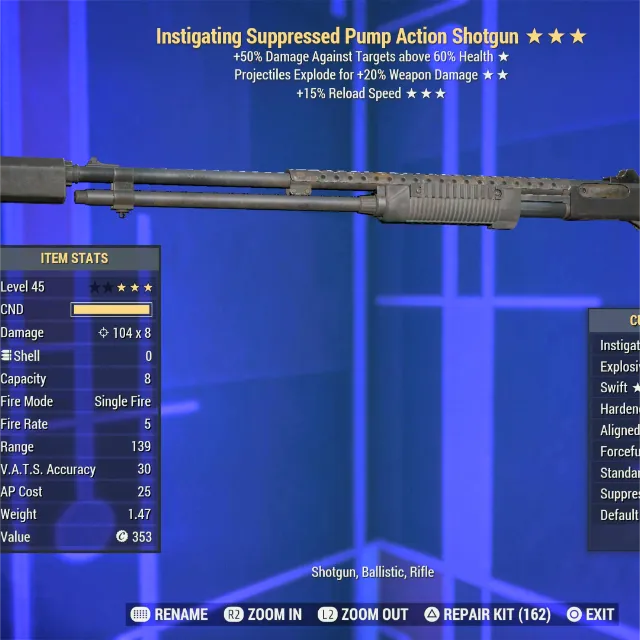The height and width of the screenshot is (640, 640).
Task: Click the Aligned mod row
Action: [x=619, y=430]
